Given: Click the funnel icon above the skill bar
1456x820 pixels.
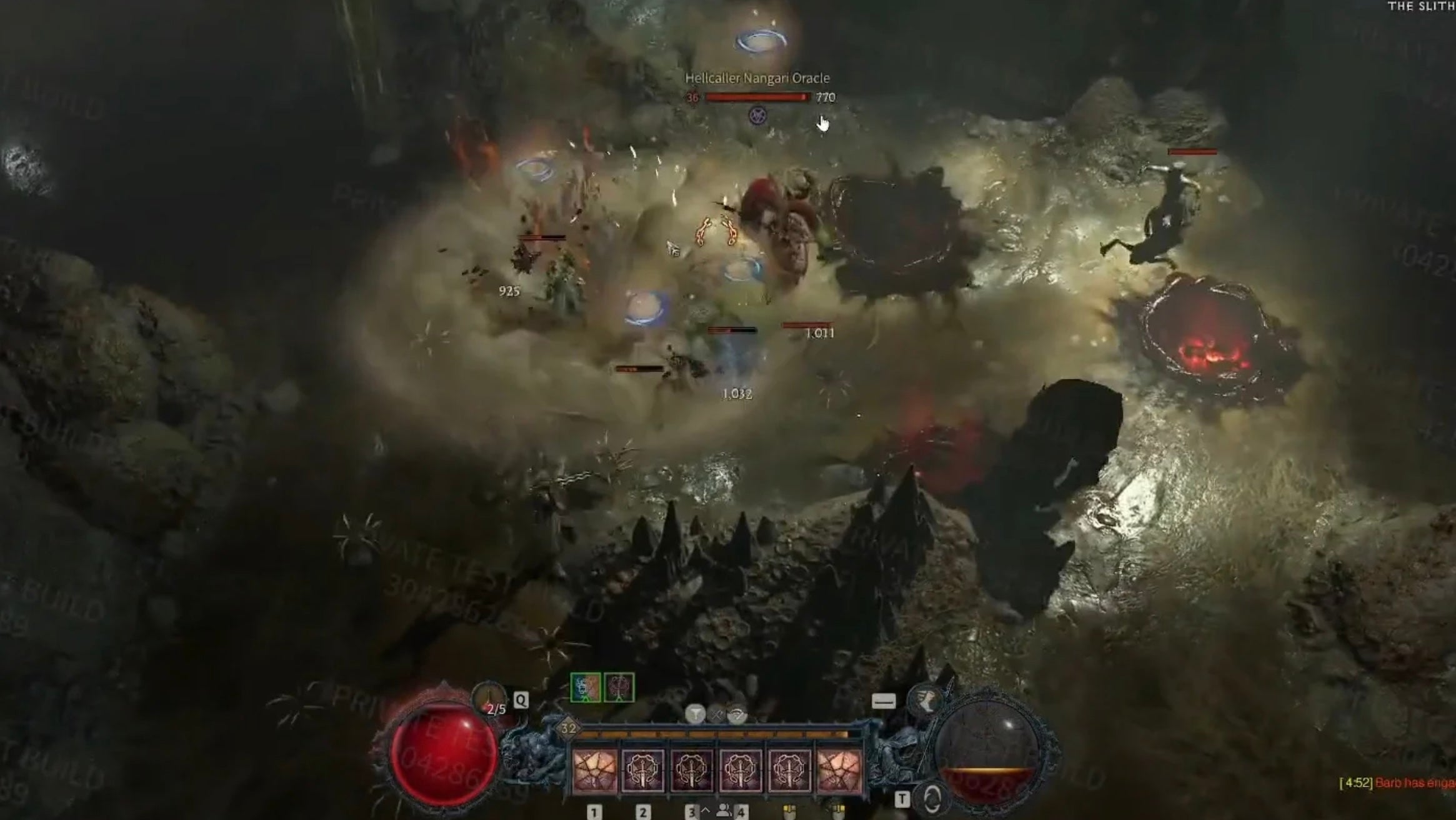Looking at the screenshot, I should click(696, 714).
